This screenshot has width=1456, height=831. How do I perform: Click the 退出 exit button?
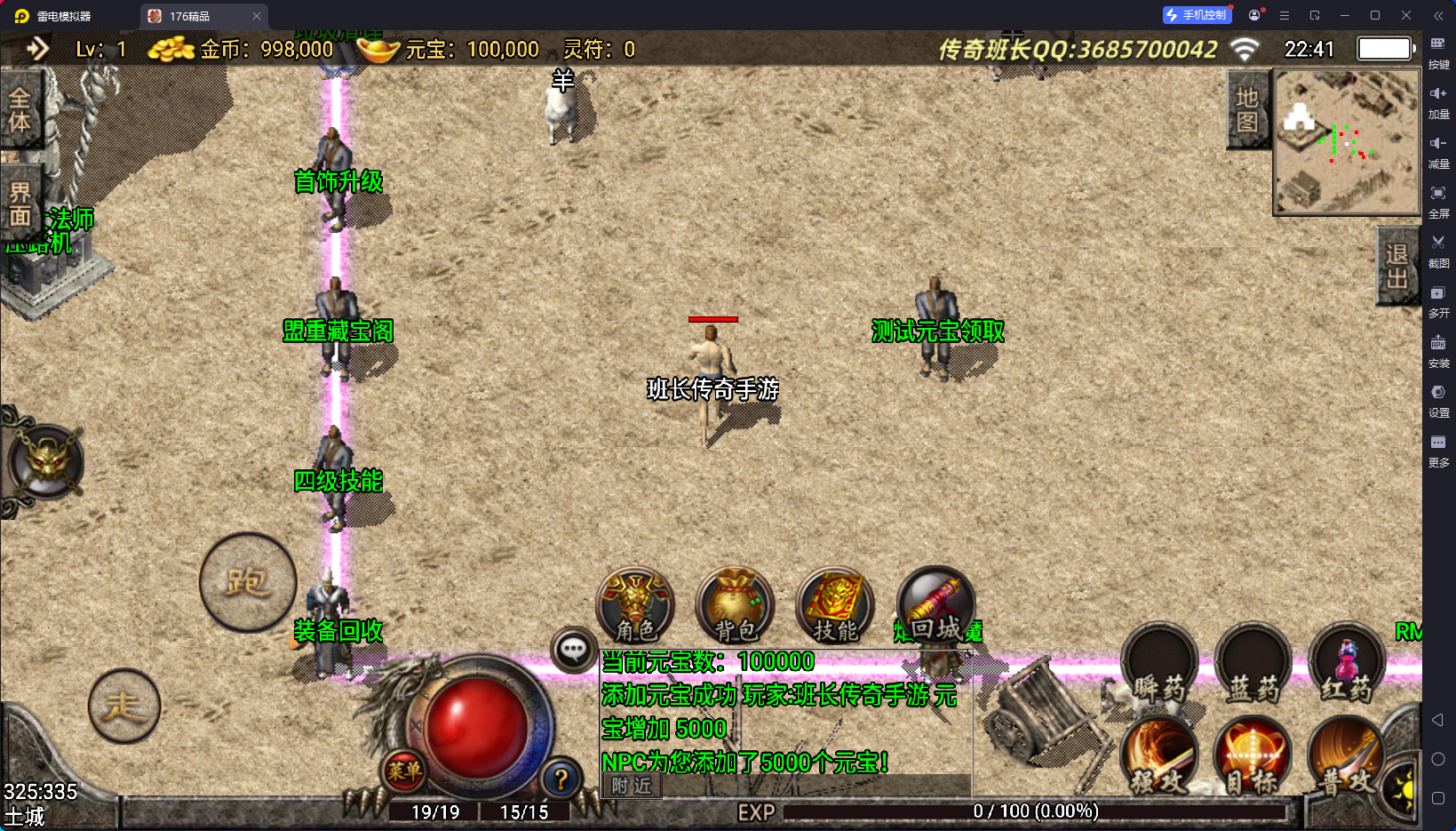[1396, 267]
